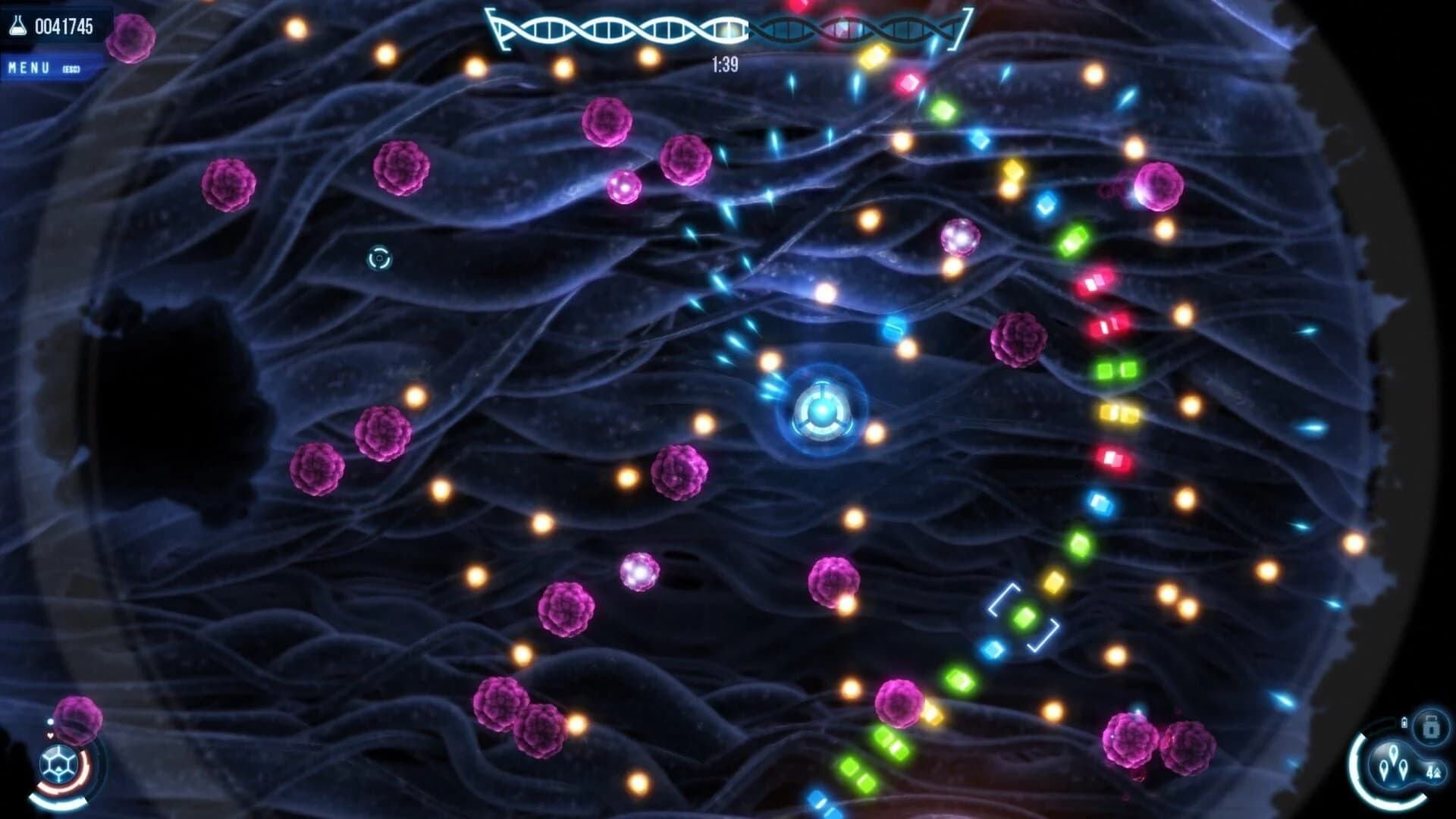1456x819 pixels.
Task: Click the chevron arrows beside the number 4
Action: pos(1440,772)
